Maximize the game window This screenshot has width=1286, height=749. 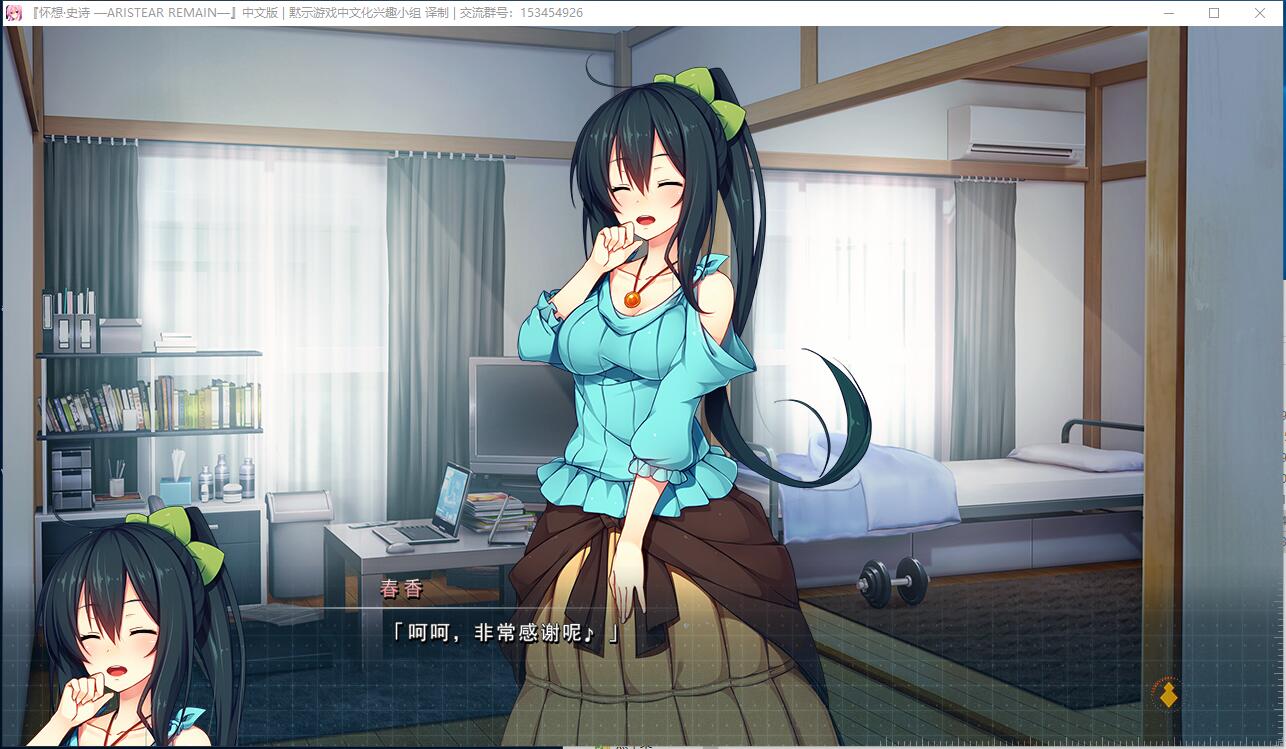1214,13
